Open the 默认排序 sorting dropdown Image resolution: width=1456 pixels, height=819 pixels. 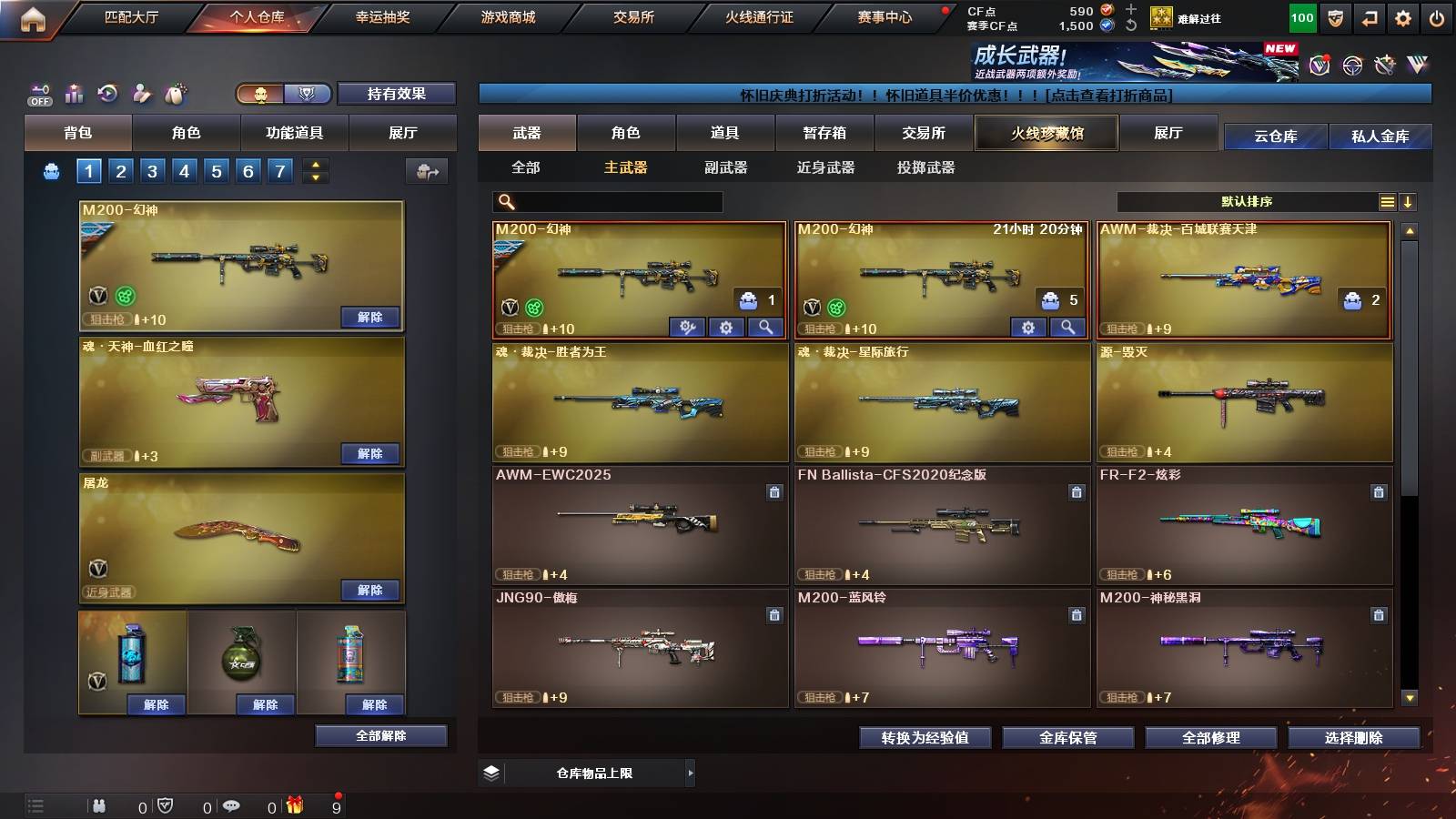1247,201
